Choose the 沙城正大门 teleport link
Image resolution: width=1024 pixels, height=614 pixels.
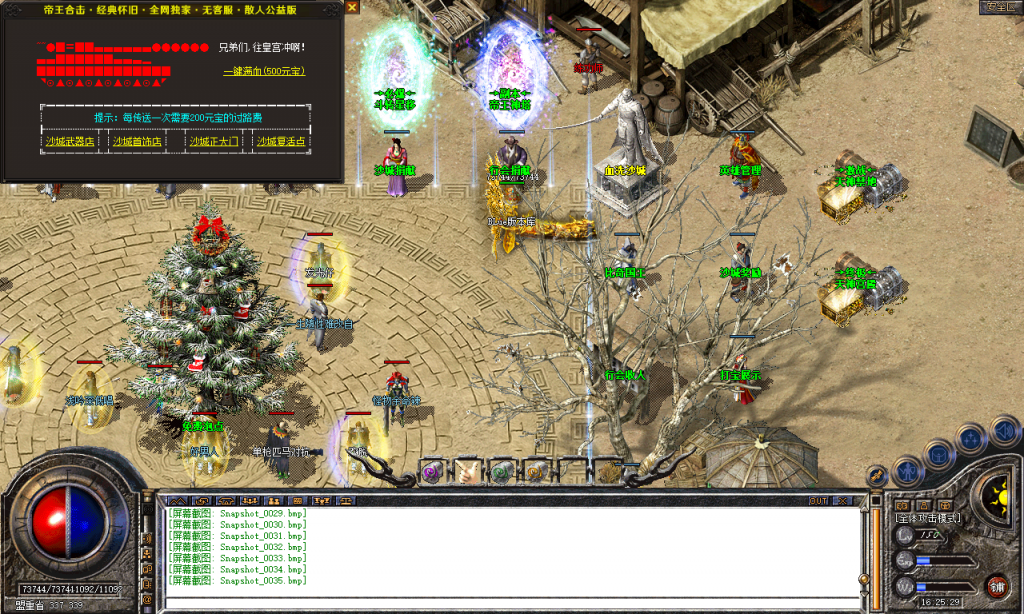coord(214,142)
